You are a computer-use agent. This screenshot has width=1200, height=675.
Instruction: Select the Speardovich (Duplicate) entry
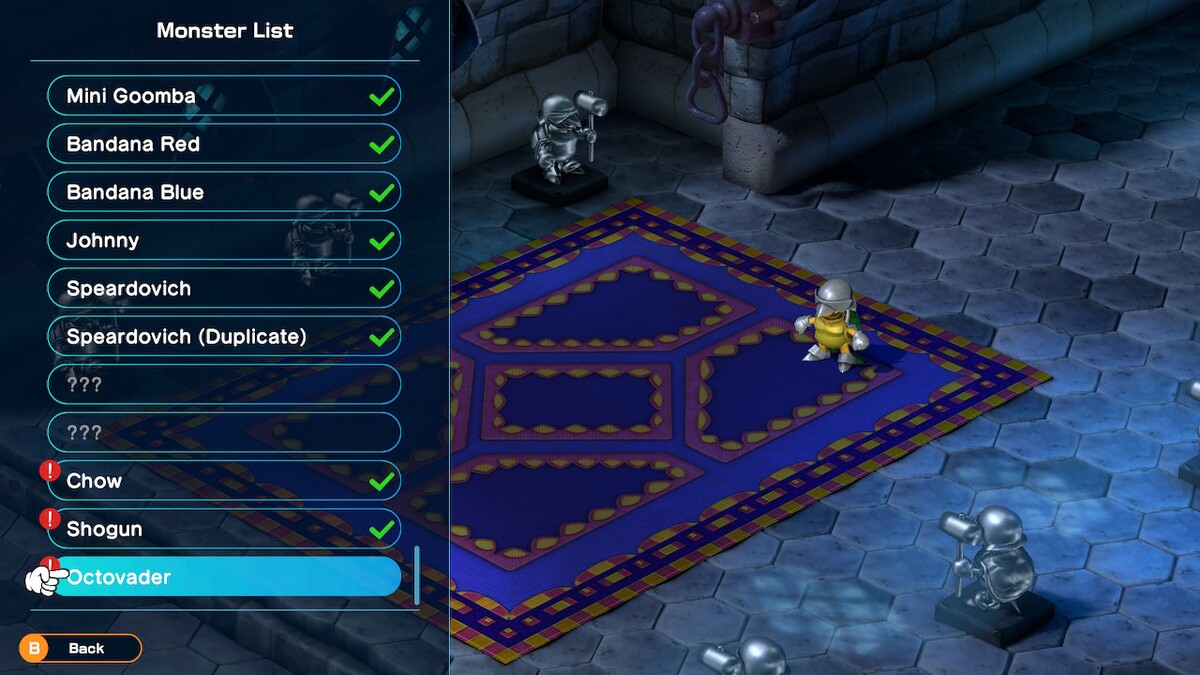[x=223, y=336]
